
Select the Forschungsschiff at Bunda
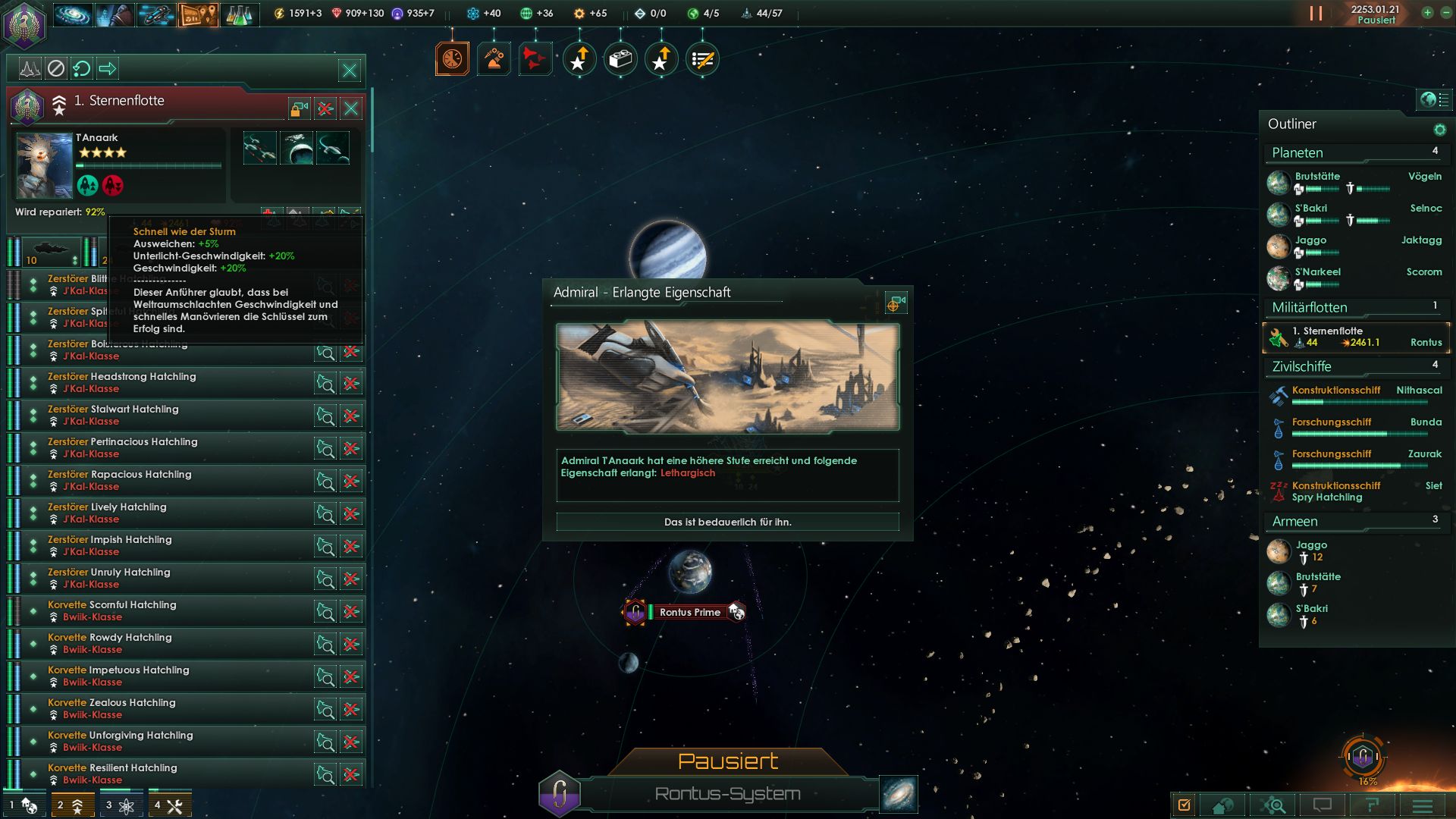[x=1332, y=422]
